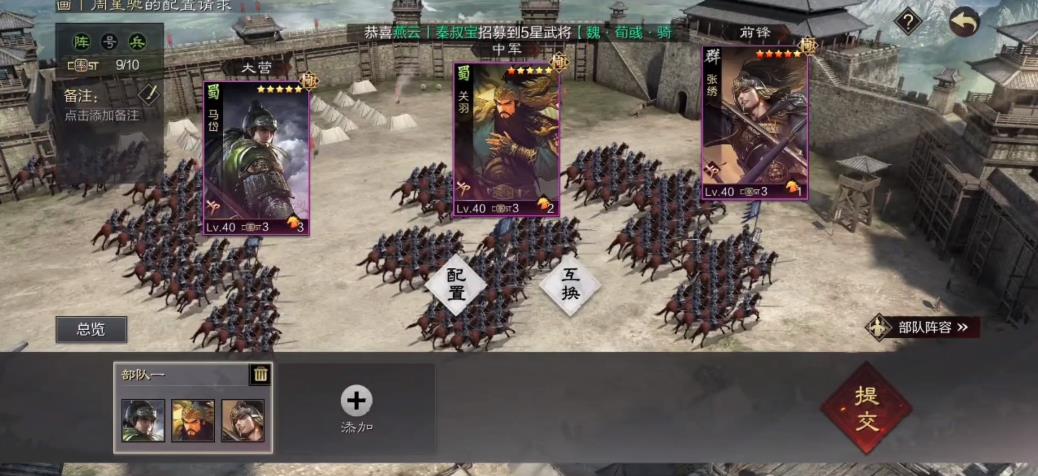The height and width of the screenshot is (476, 1038).
Task: Select 张绣 portrait in 部队一
Action: [x=242, y=420]
